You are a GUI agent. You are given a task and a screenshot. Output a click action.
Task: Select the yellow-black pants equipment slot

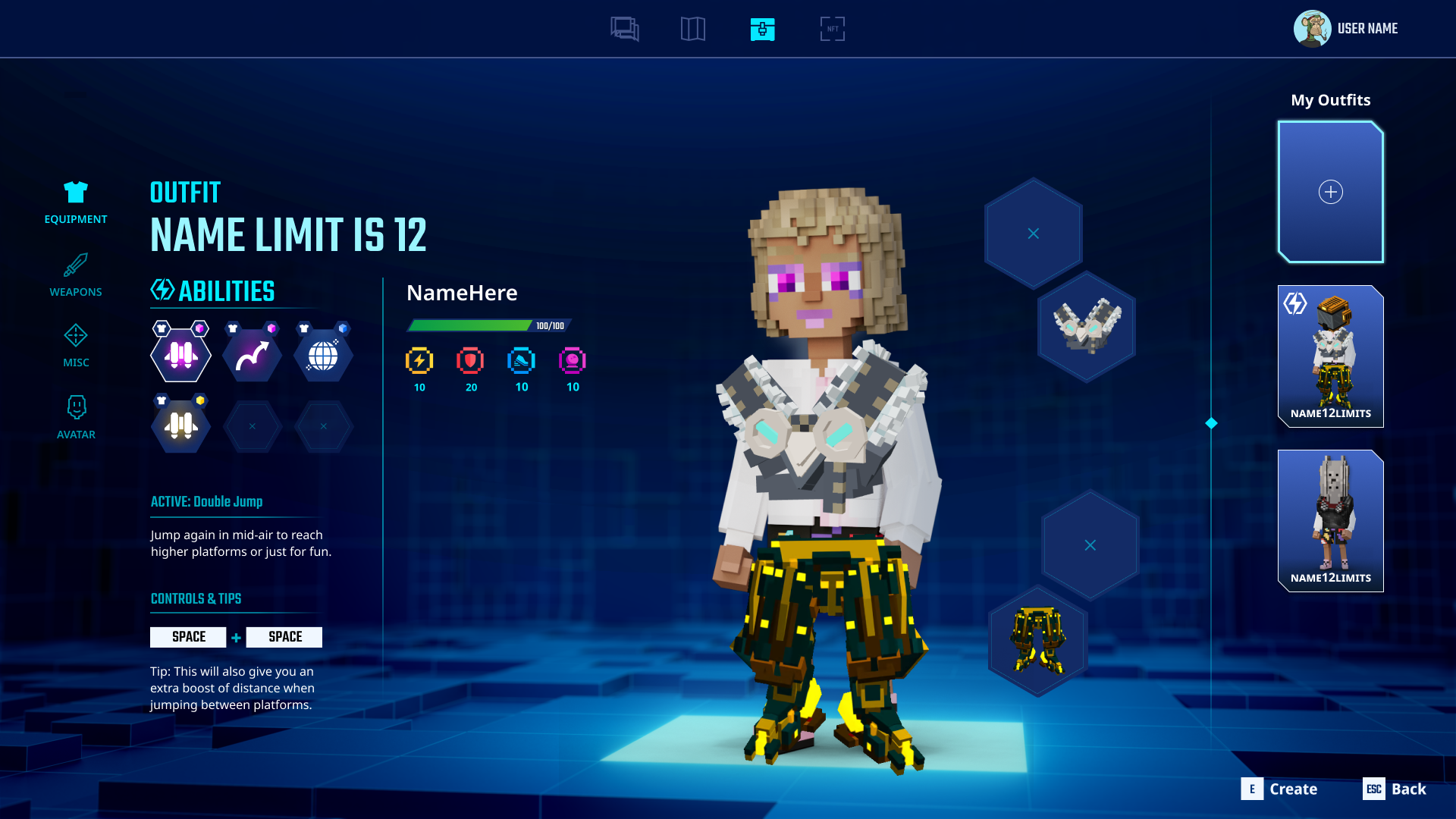[x=1037, y=640]
